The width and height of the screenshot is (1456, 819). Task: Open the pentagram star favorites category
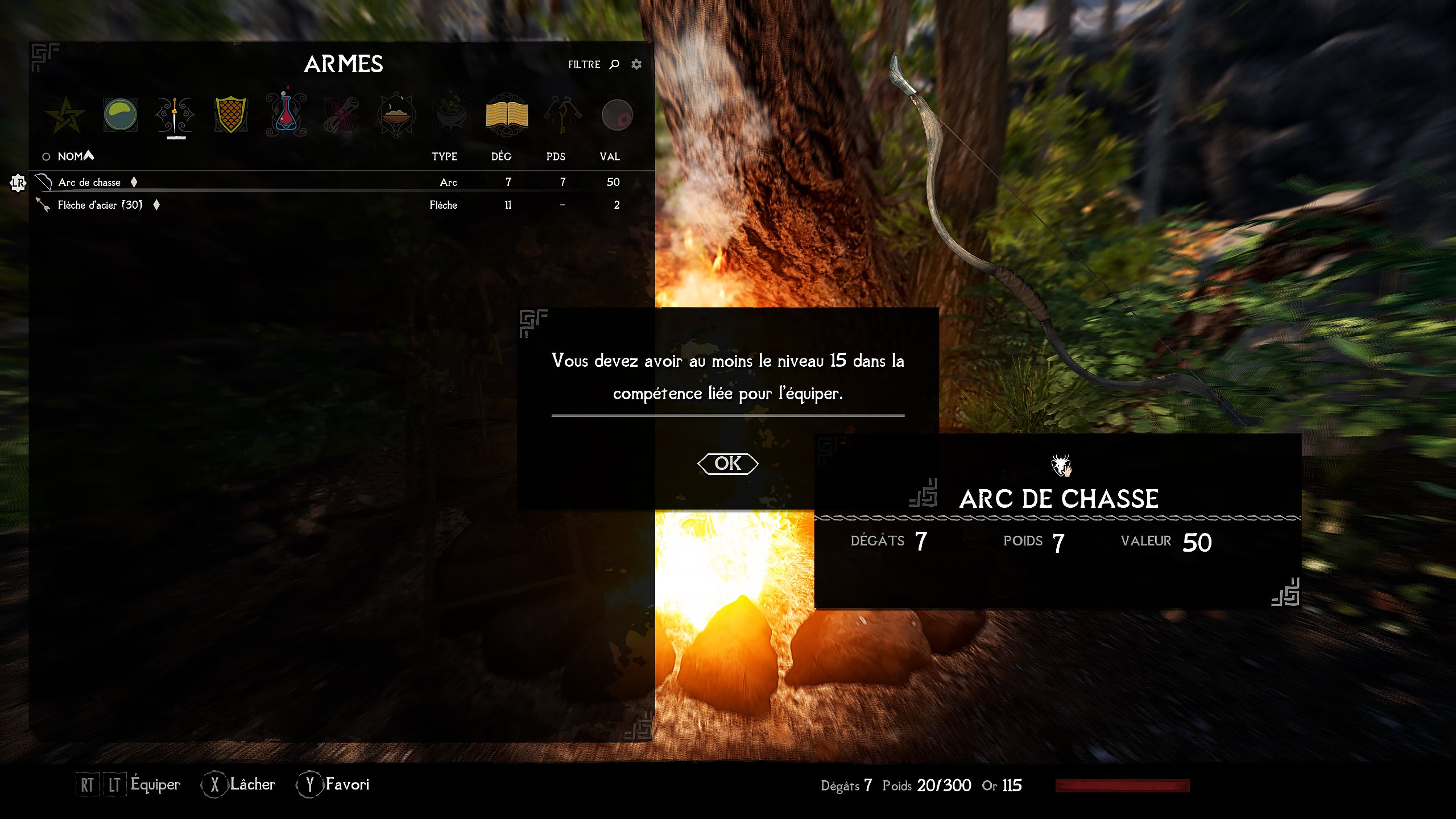[x=65, y=115]
